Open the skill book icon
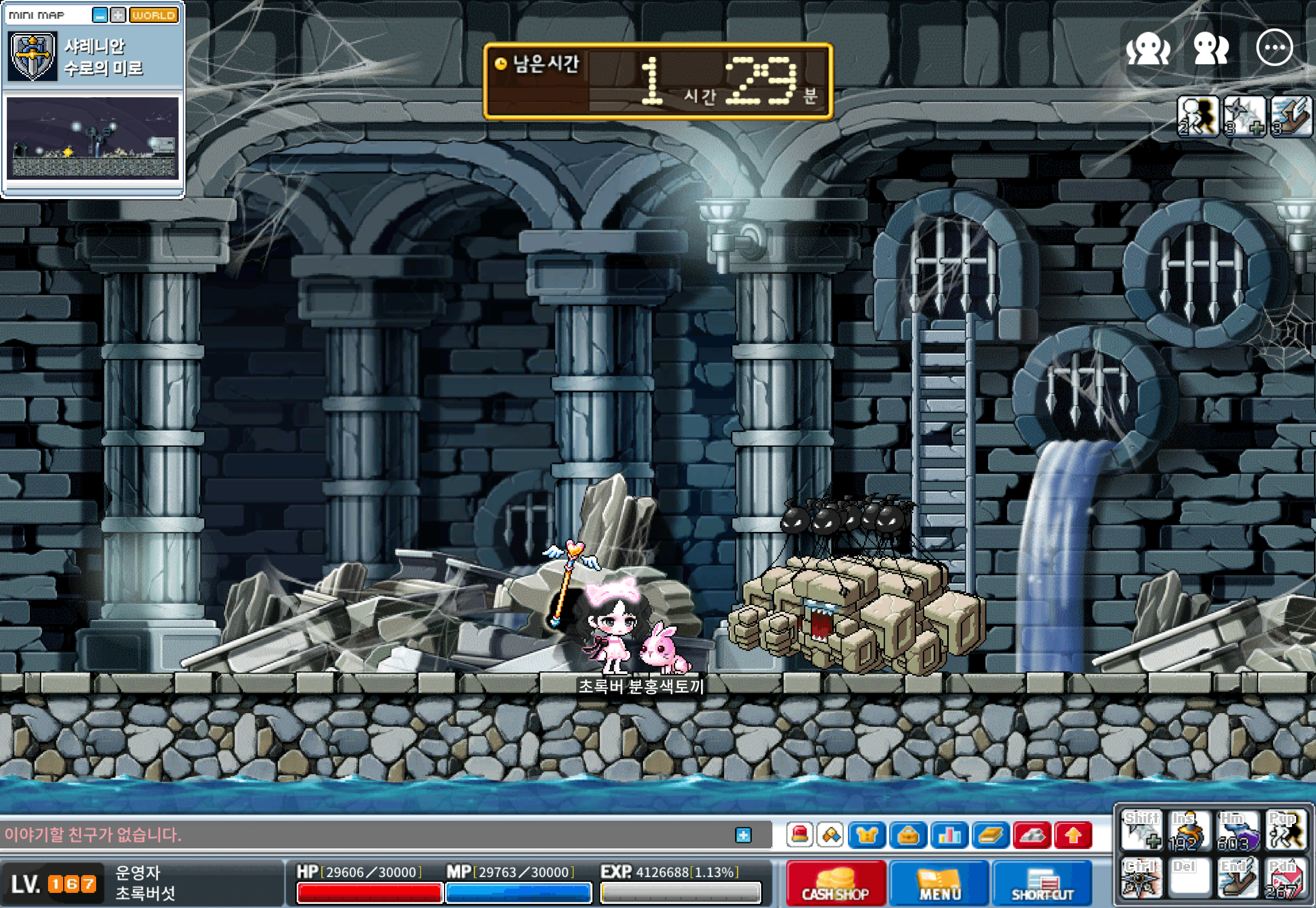The width and height of the screenshot is (1316, 908). [991, 835]
